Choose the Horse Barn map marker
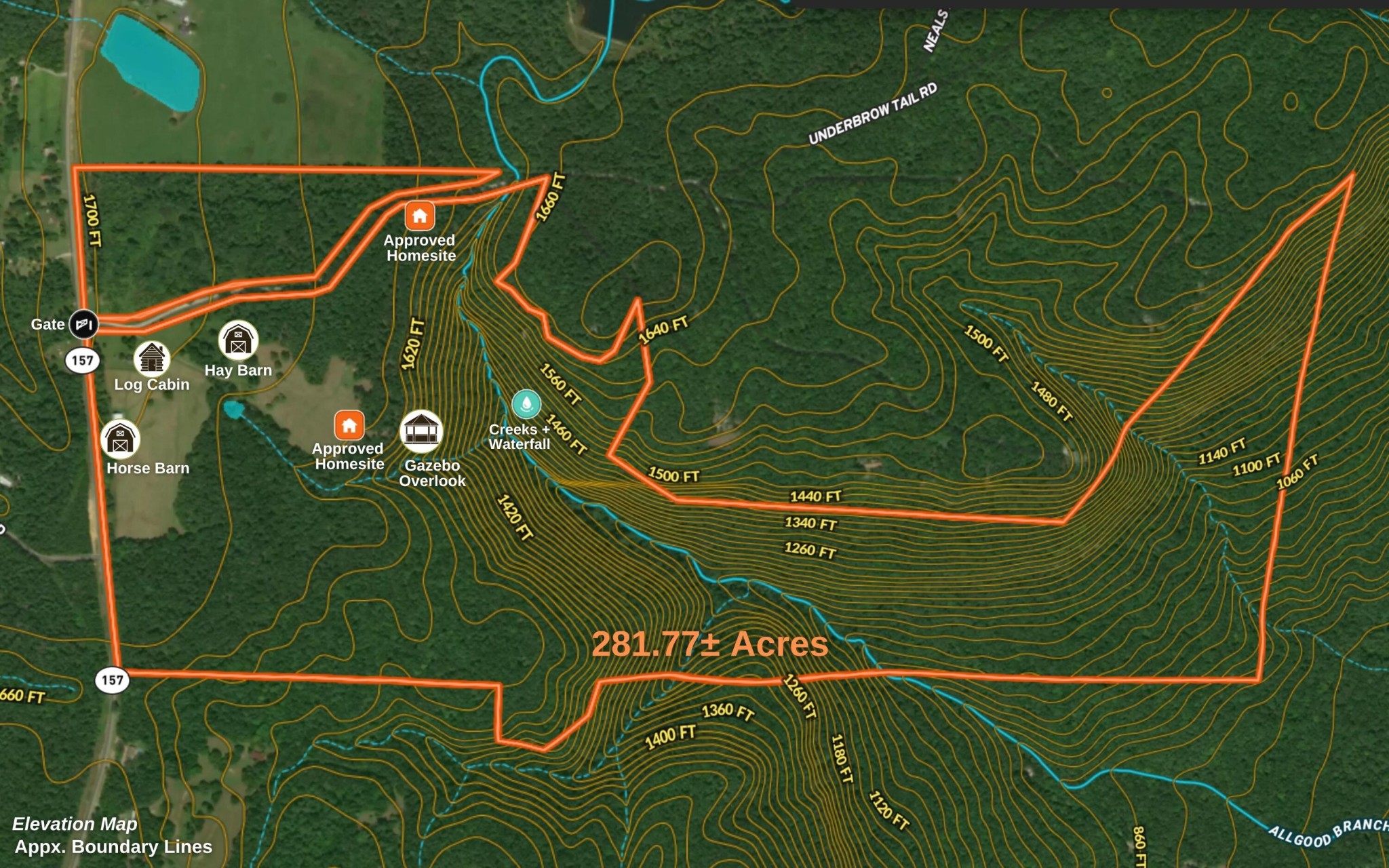Viewport: 1389px width, 868px height. point(120,439)
